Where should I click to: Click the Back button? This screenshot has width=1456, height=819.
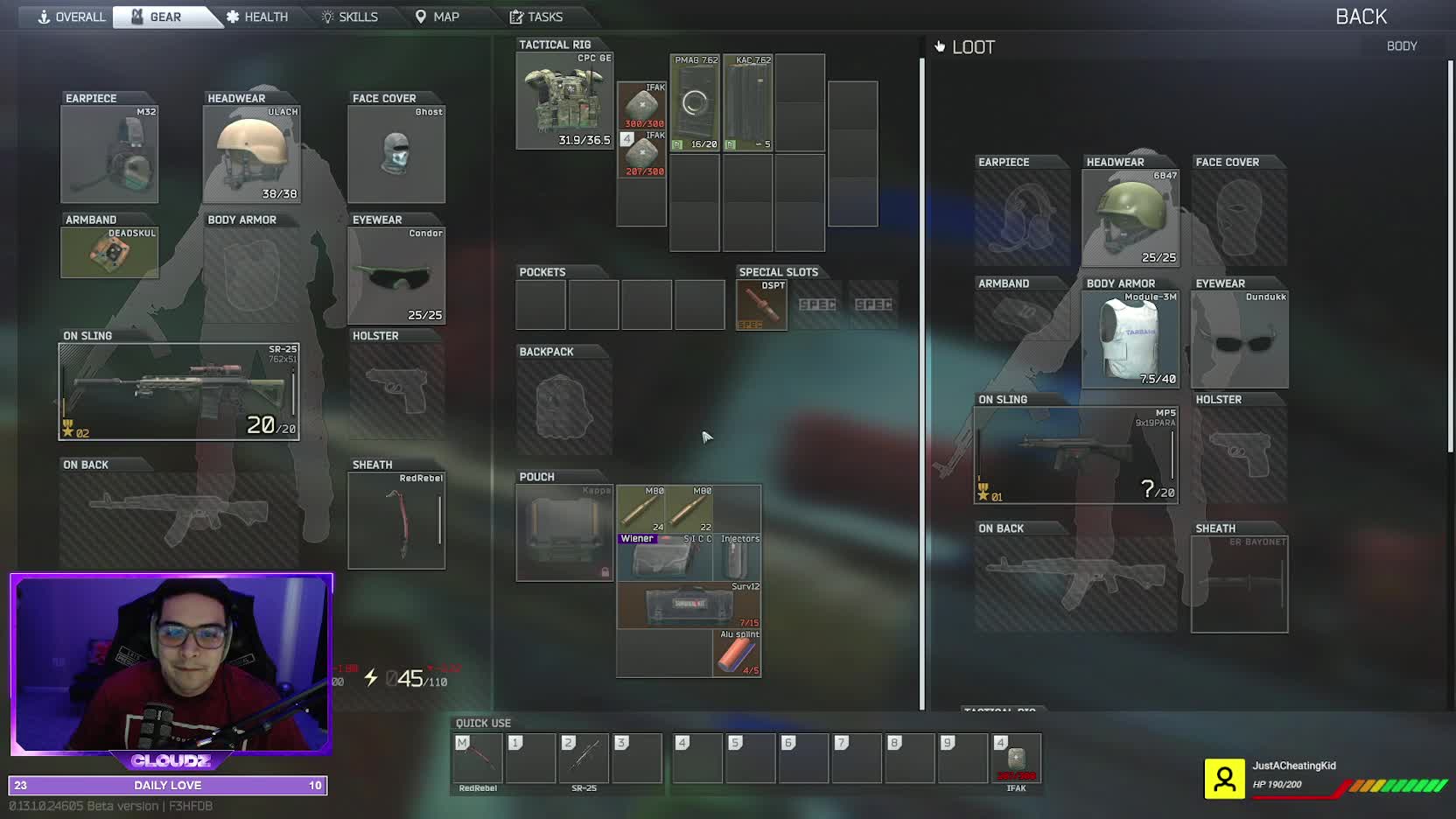(x=1361, y=17)
